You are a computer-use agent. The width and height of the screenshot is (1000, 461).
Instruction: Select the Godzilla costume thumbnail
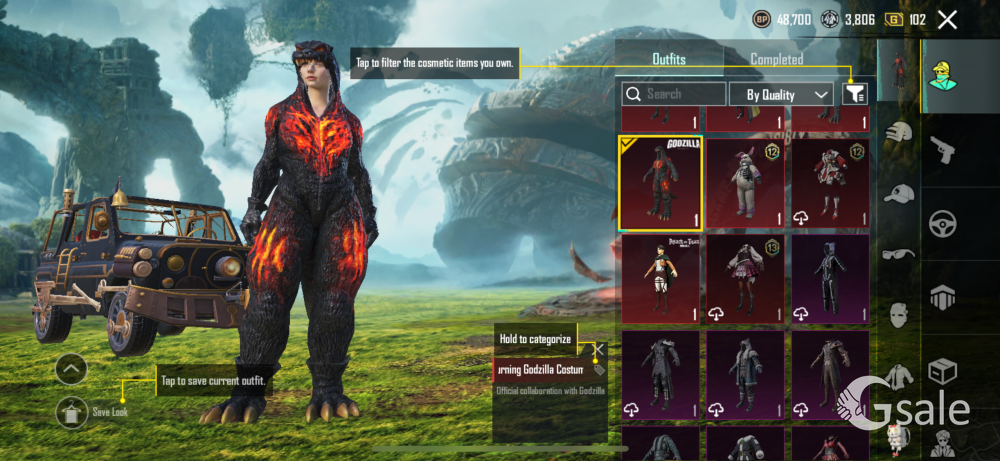pos(660,183)
